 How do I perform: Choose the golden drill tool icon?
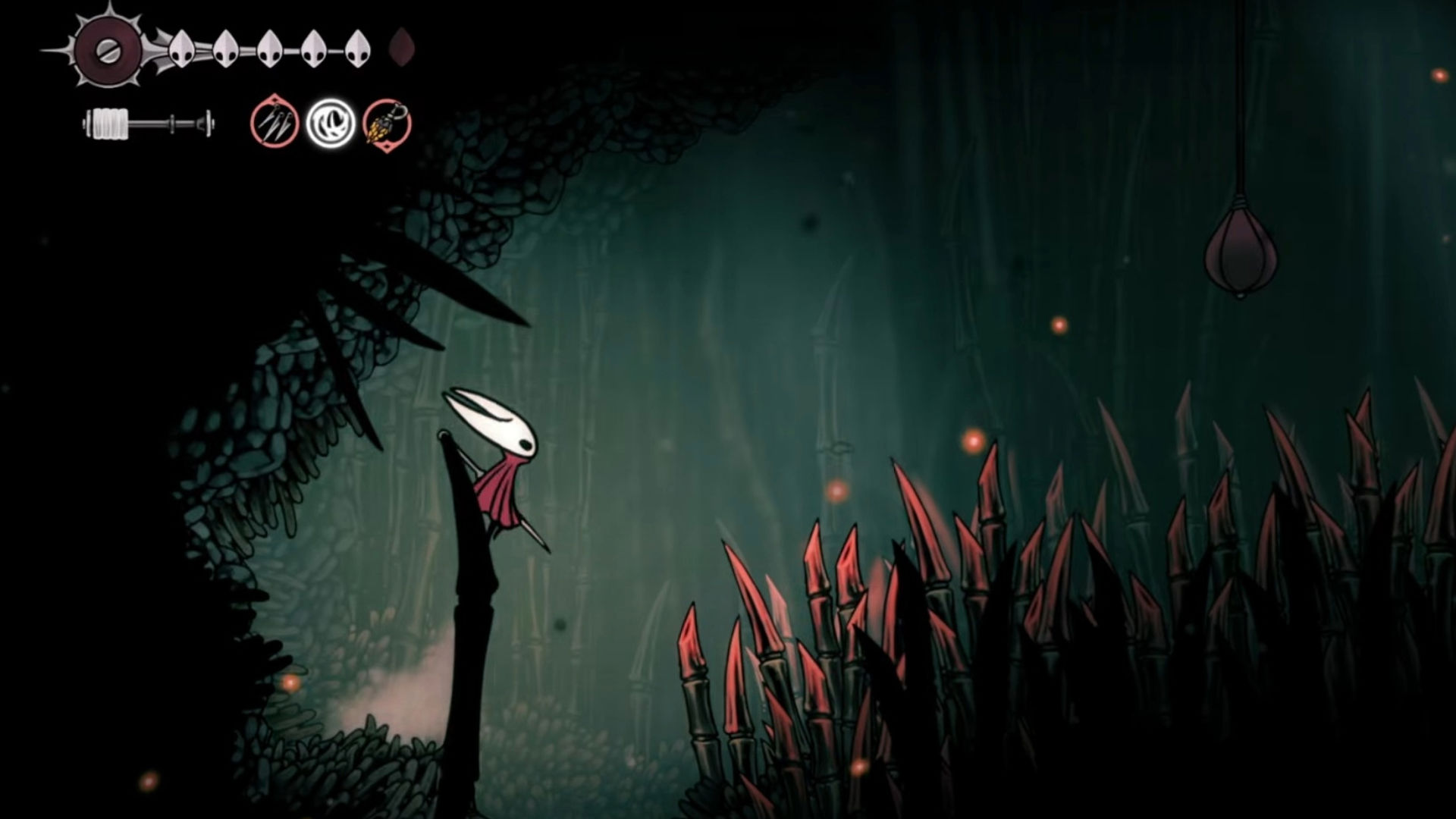[387, 123]
